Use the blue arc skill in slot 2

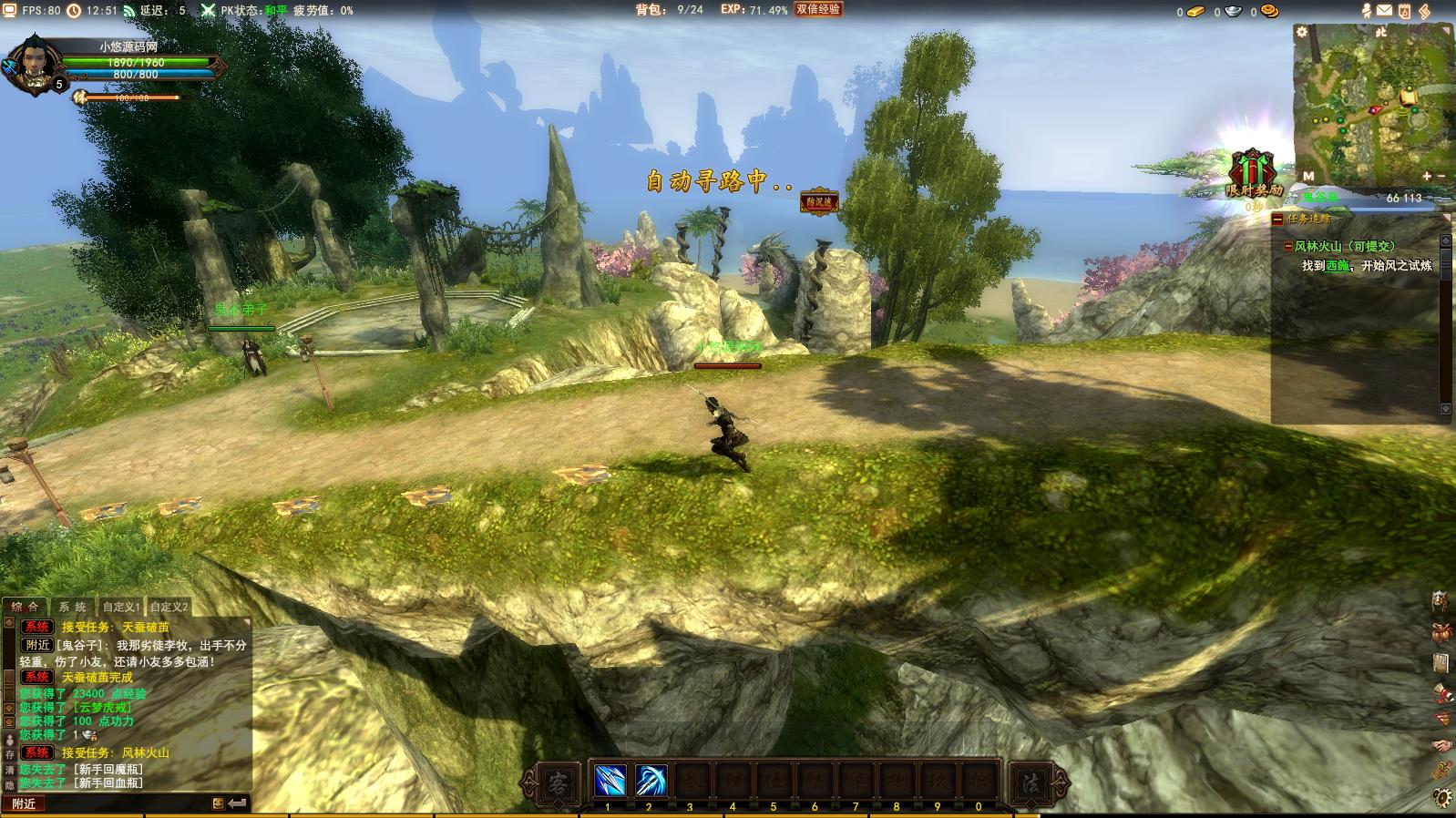click(x=650, y=781)
